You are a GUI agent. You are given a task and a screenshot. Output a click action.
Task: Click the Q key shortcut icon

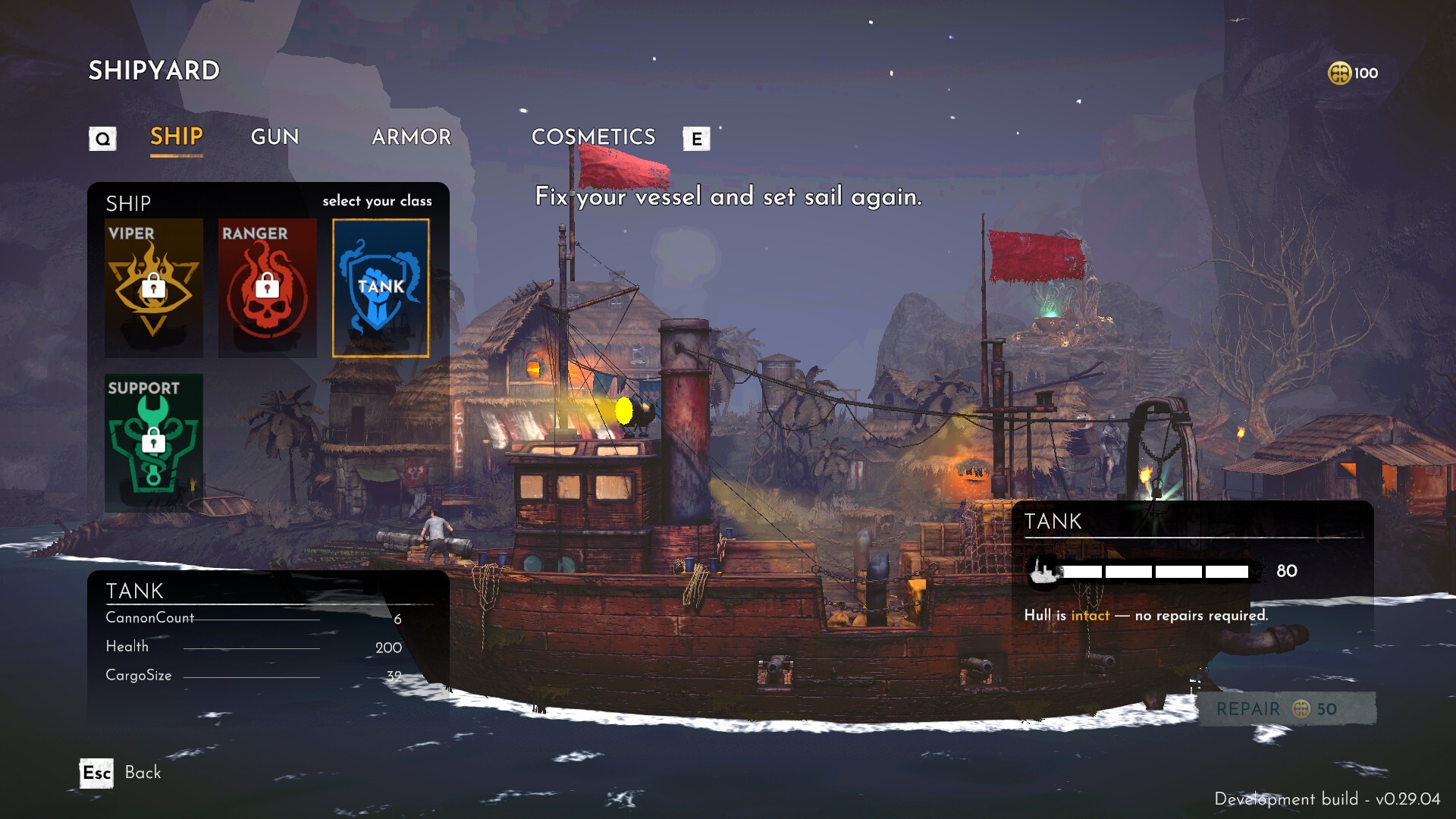click(102, 138)
